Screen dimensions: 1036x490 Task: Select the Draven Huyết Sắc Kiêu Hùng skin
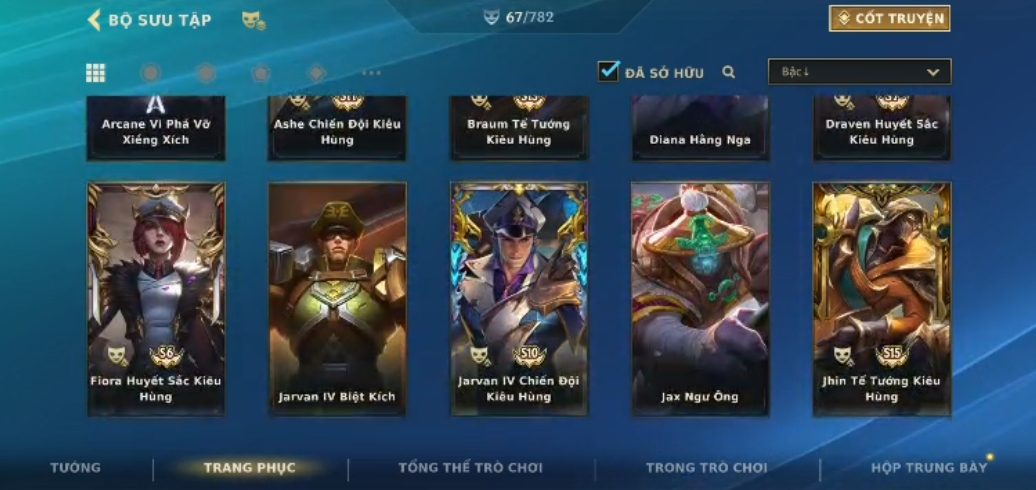882,128
